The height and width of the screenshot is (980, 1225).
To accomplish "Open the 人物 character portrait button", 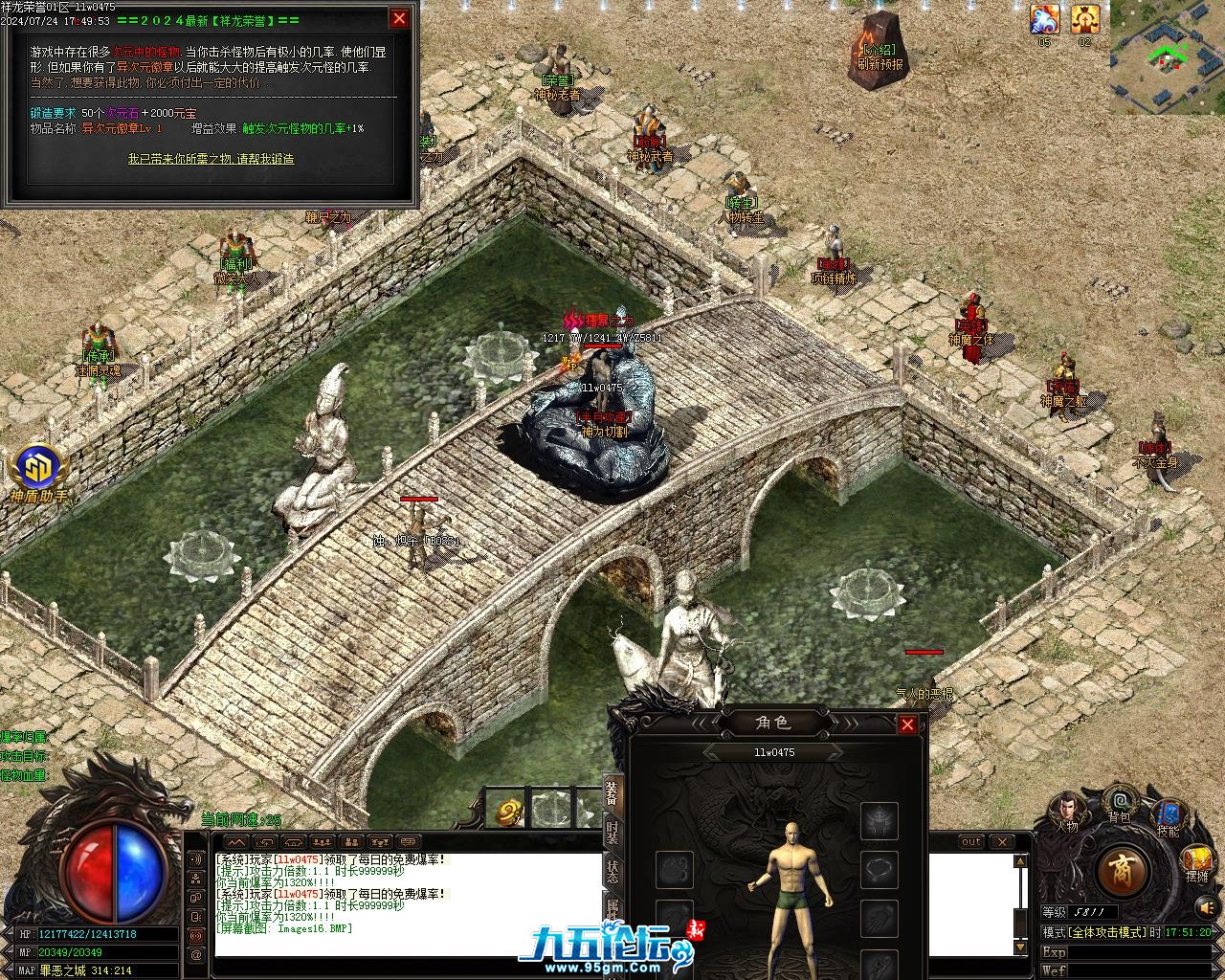I will (1066, 811).
